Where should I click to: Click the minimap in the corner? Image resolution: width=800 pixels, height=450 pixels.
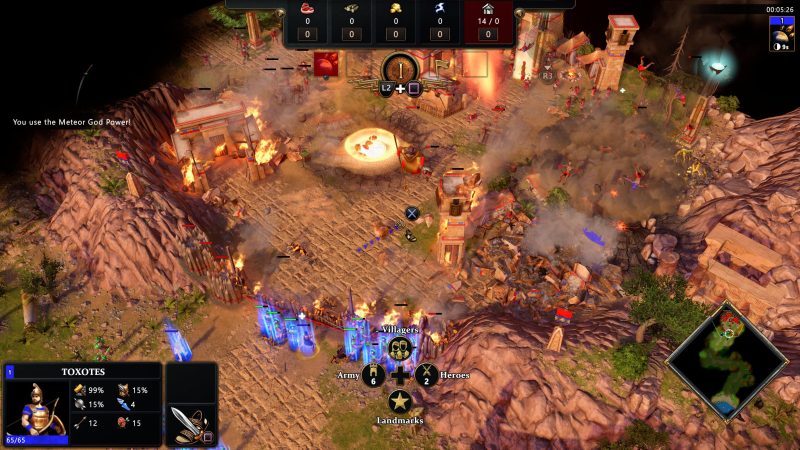(x=729, y=360)
